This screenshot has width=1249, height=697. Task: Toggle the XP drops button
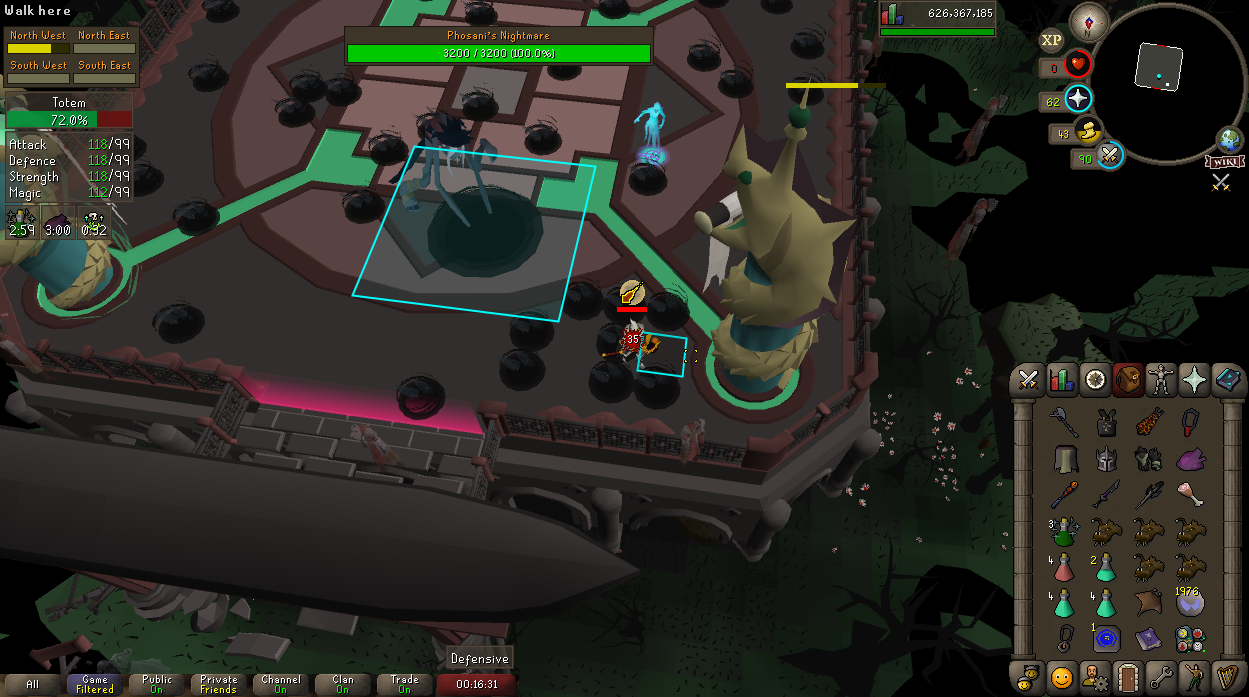tap(1051, 41)
